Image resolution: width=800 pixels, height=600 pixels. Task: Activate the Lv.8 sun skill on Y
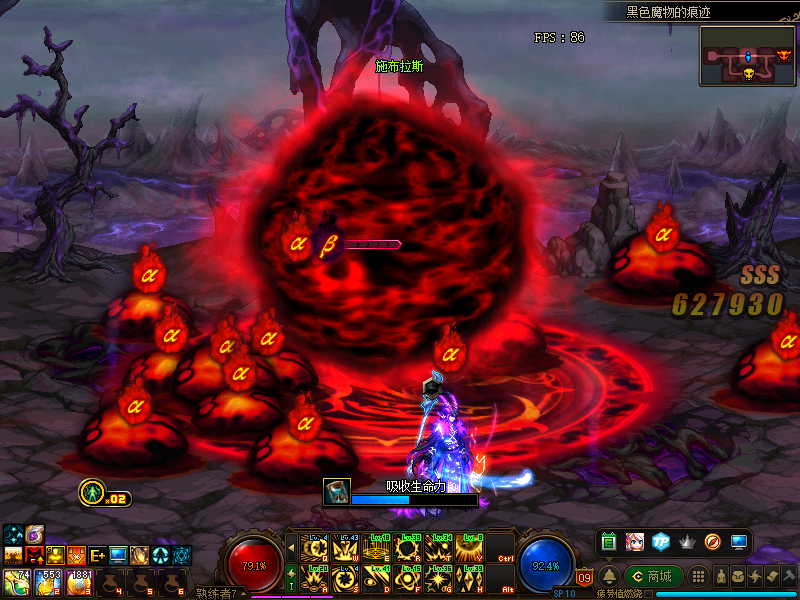coord(468,548)
